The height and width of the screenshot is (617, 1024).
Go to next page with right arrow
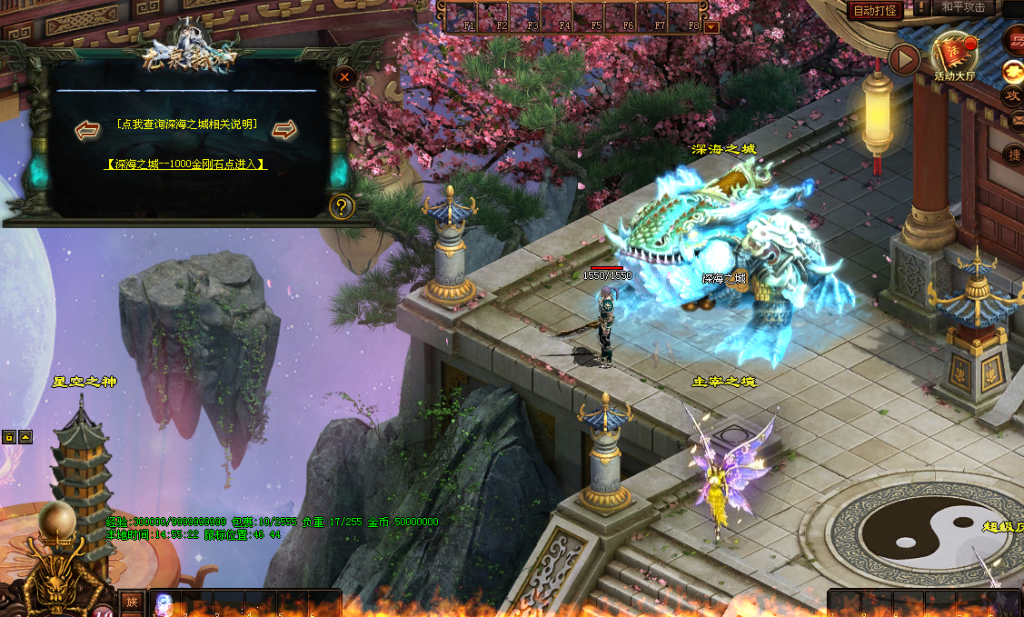[285, 129]
